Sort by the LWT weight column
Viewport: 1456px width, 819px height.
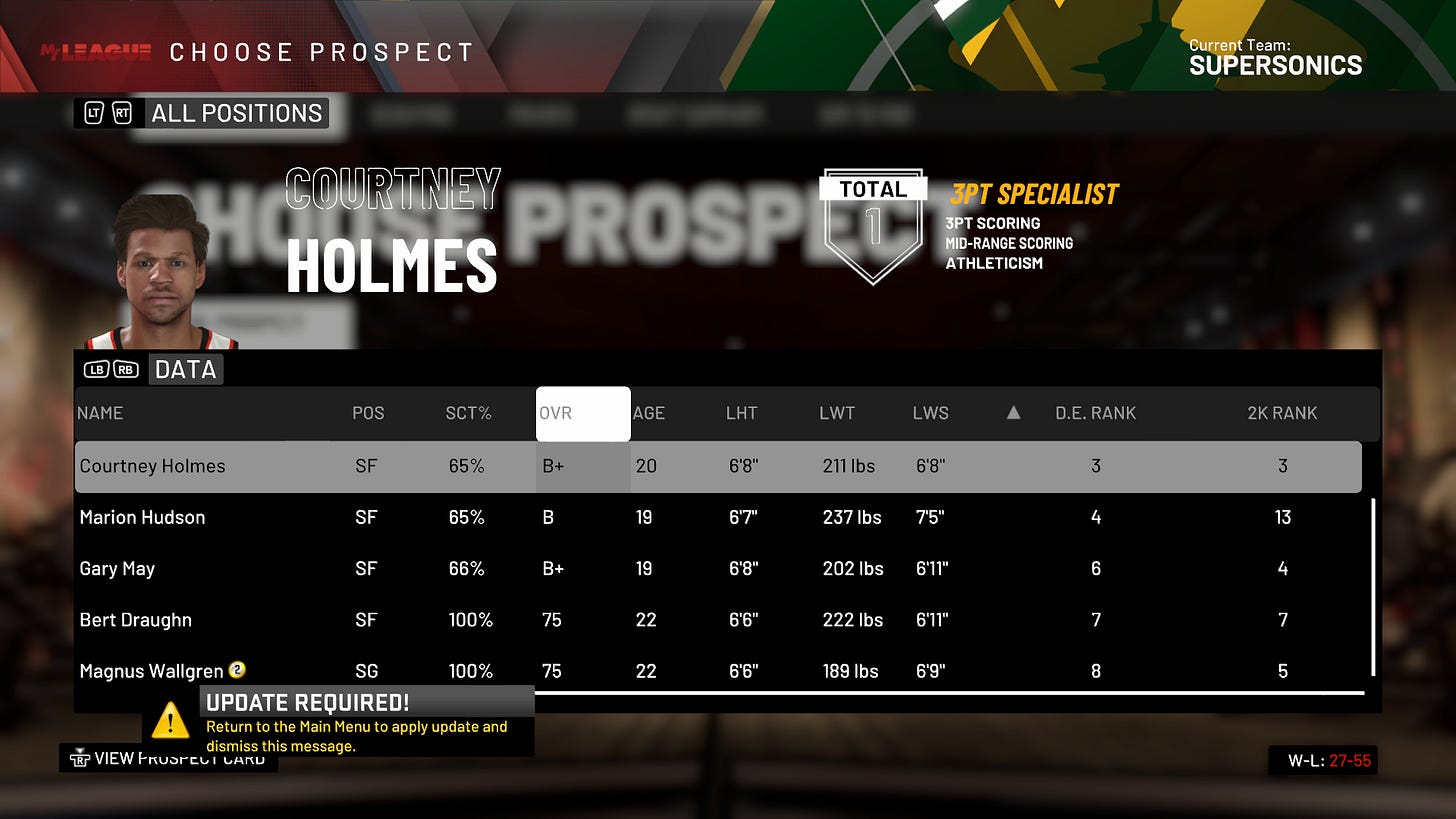click(837, 413)
